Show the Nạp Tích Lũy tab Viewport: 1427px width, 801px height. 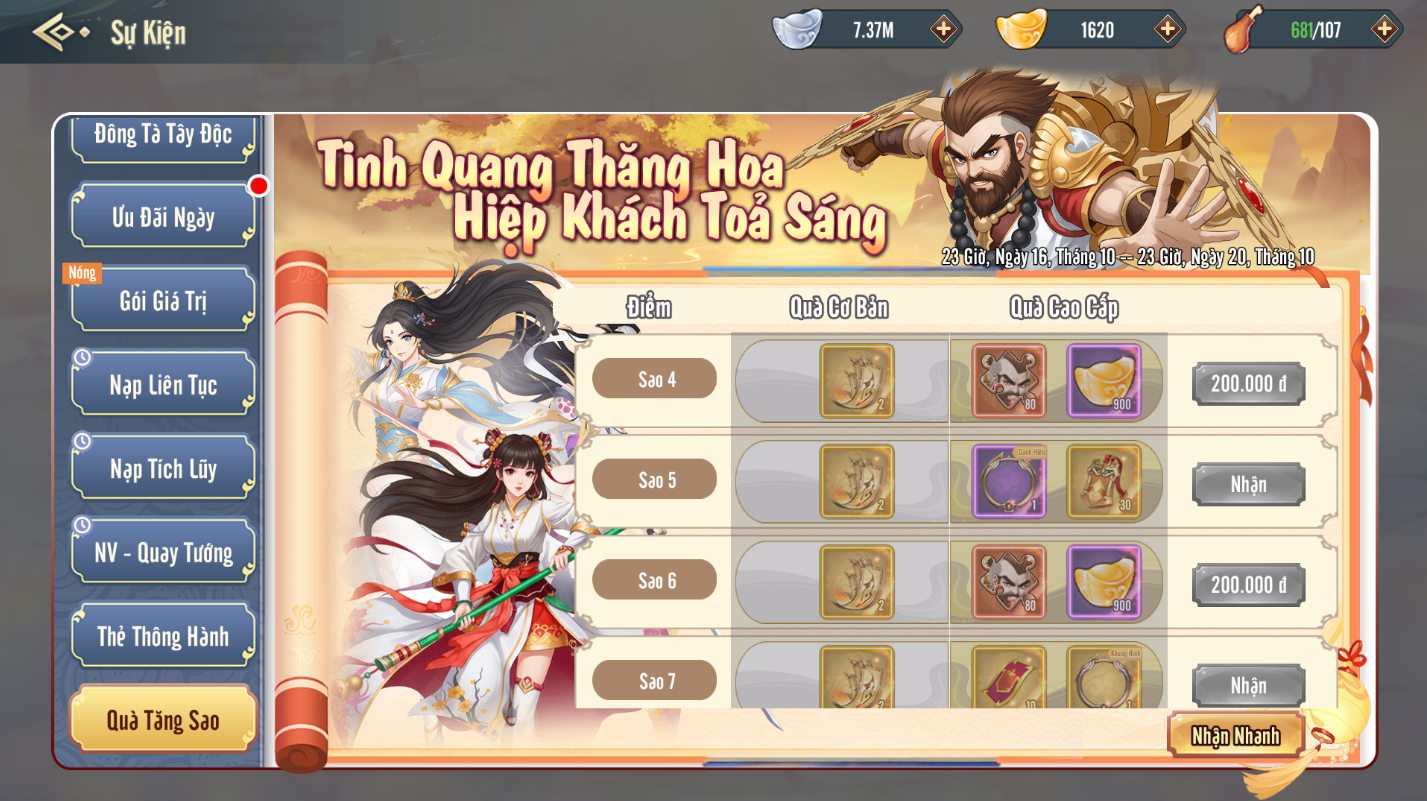163,468
